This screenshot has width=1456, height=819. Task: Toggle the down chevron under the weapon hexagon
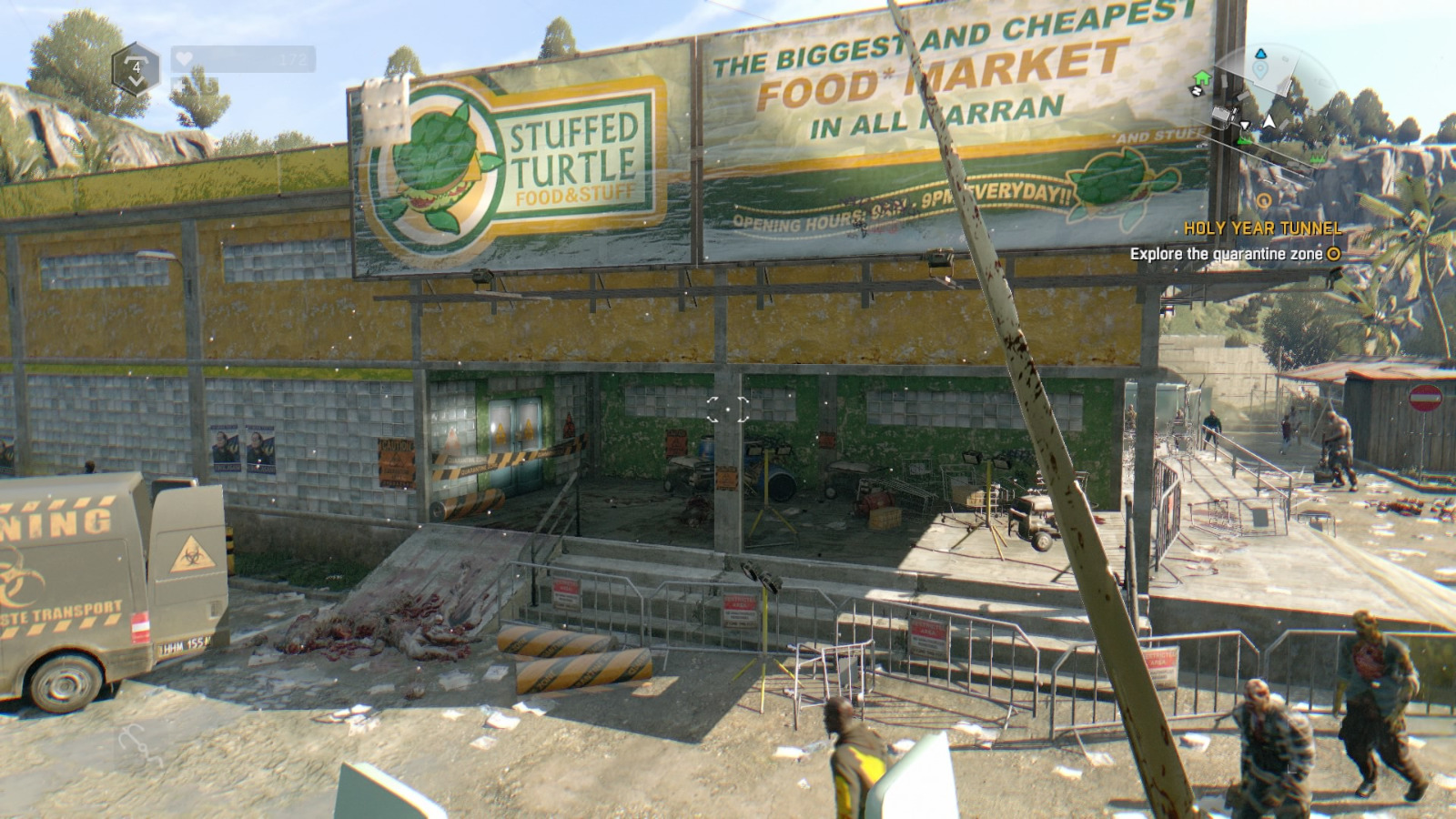[x=137, y=81]
